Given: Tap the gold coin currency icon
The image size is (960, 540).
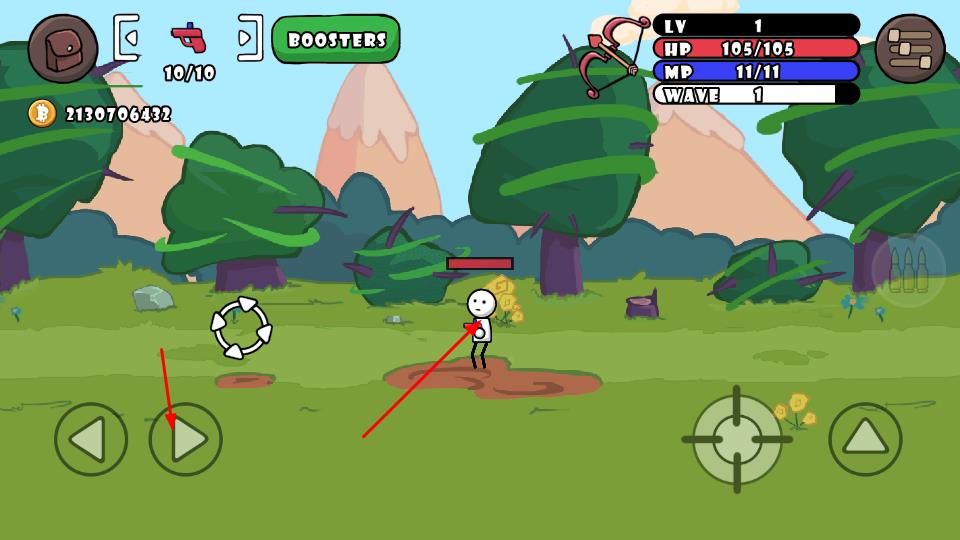Looking at the screenshot, I should [42, 113].
